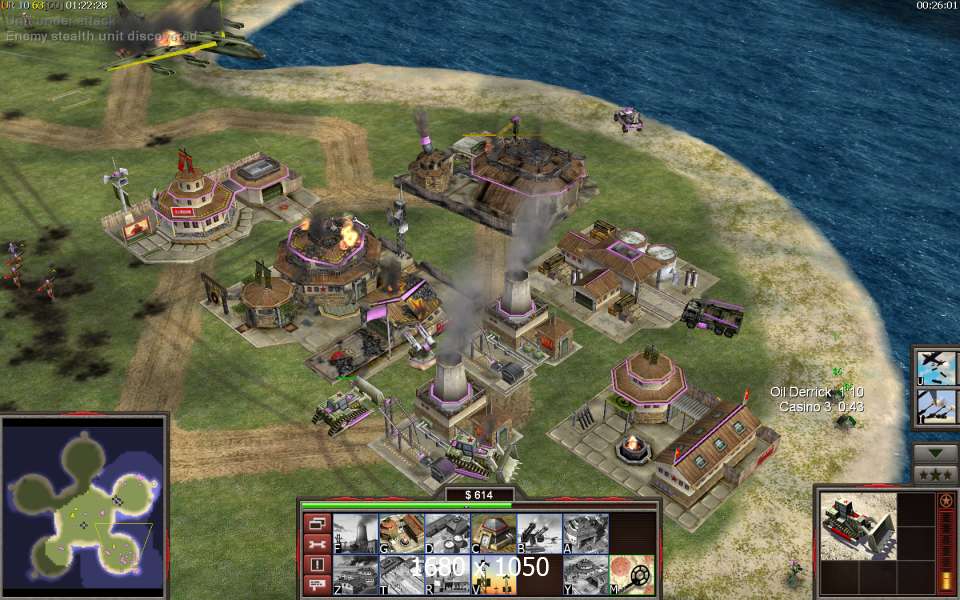Select the Nuclear Reactor build icon
Viewport: 960px width, 600px height.
point(355,533)
